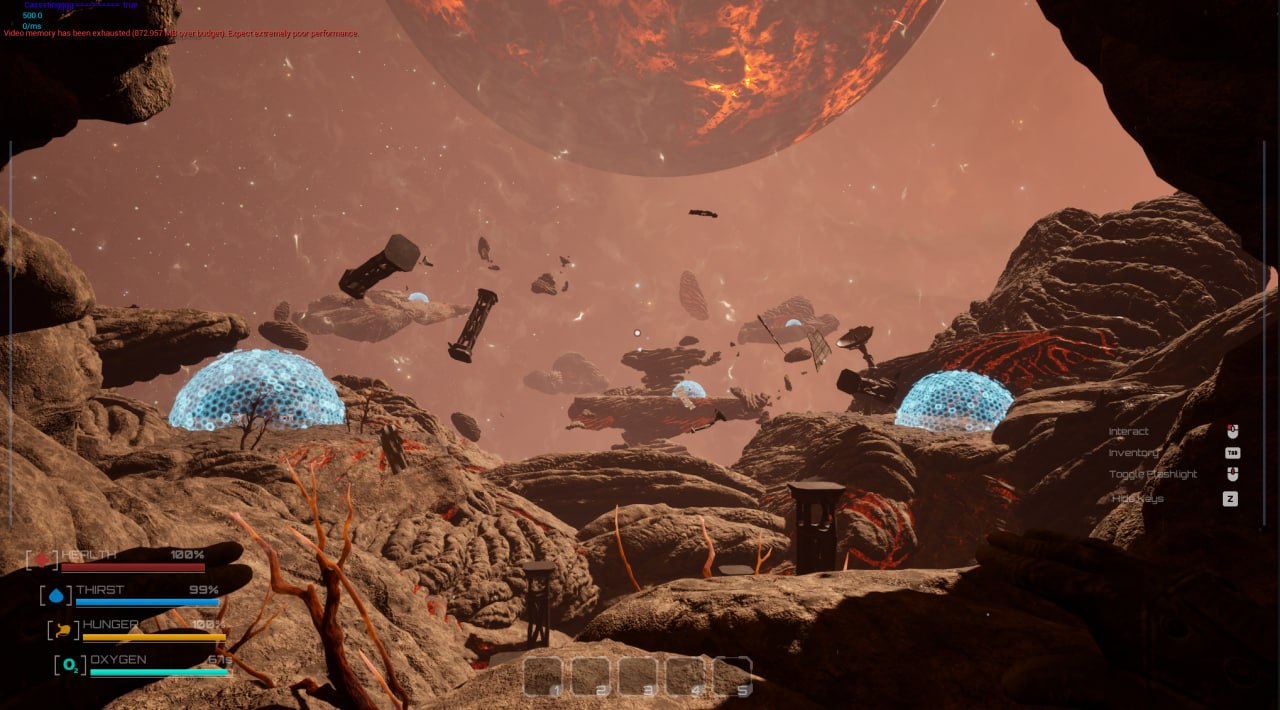The height and width of the screenshot is (710, 1280).
Task: Pick hotbar slot 5
Action: click(732, 676)
